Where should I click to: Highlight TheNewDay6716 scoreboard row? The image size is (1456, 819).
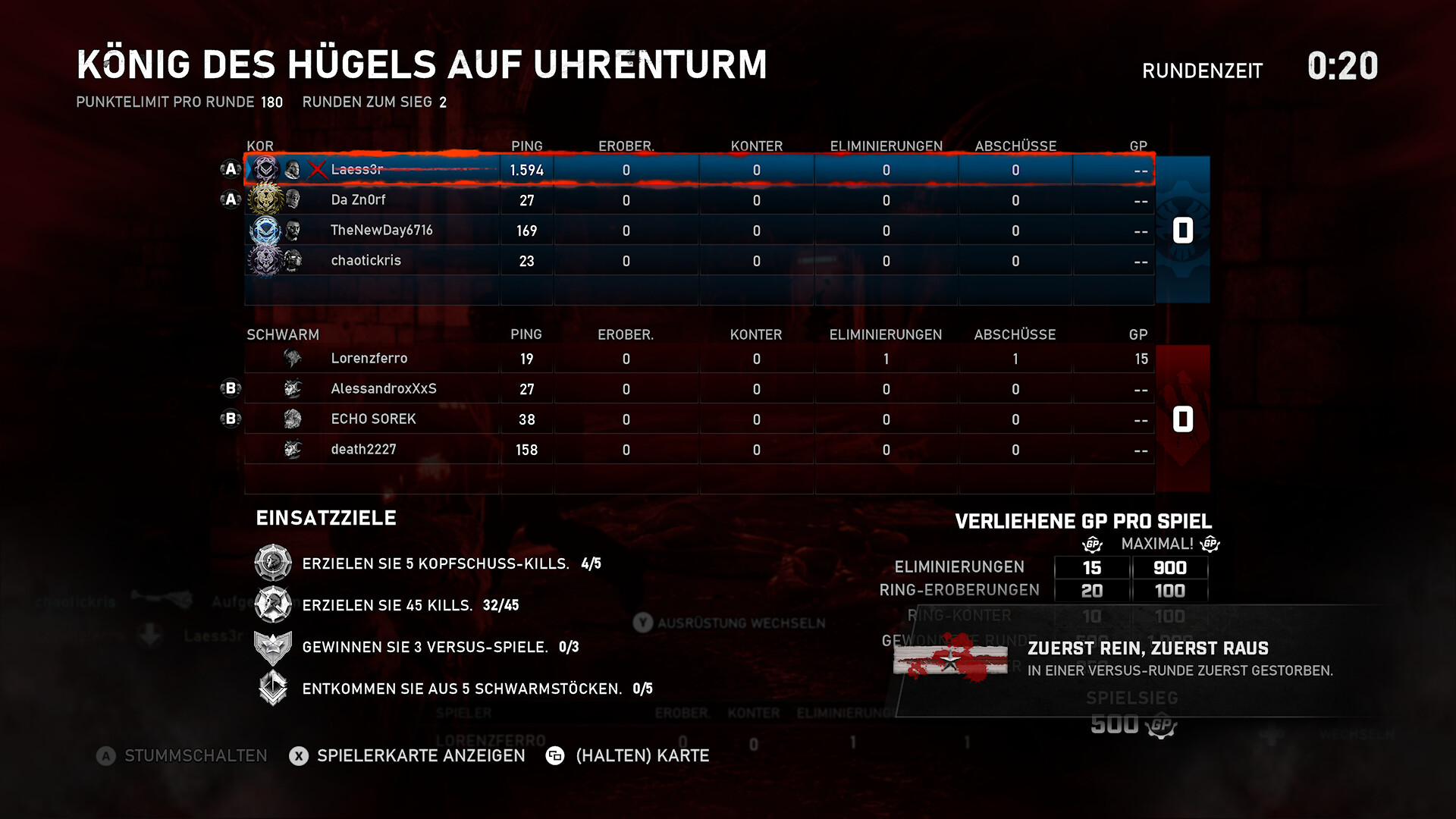[381, 231]
